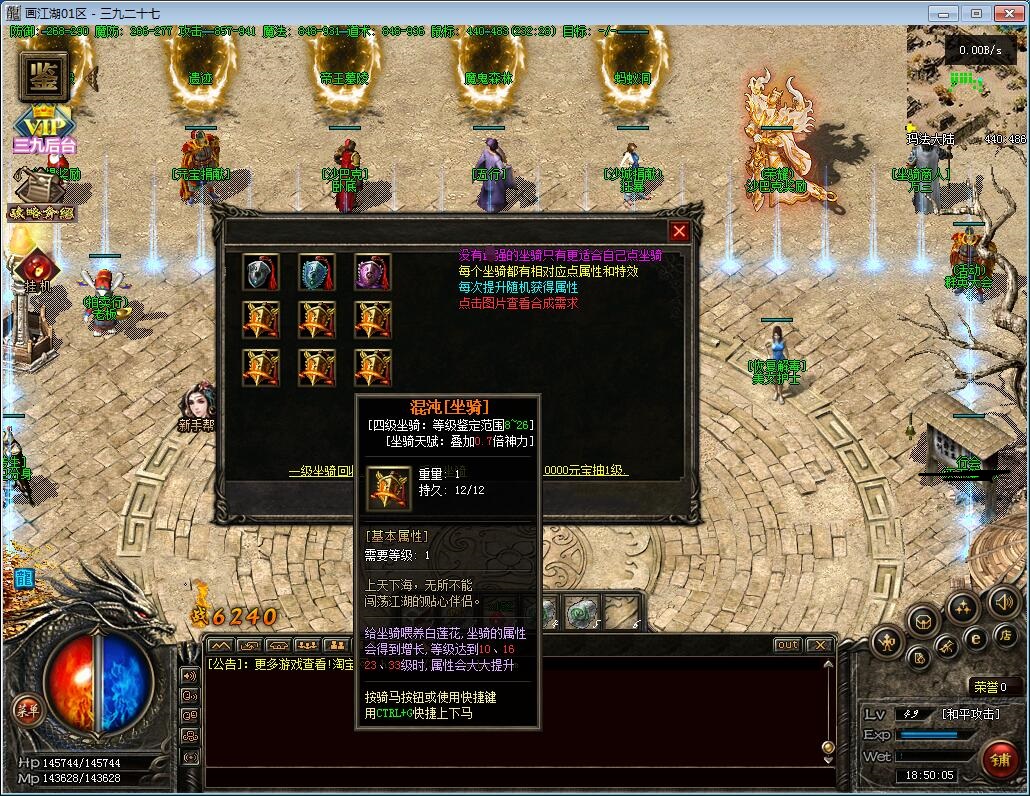Screen dimensions: 1030x796
Task: Close the mount synthesis panel
Action: tap(679, 232)
